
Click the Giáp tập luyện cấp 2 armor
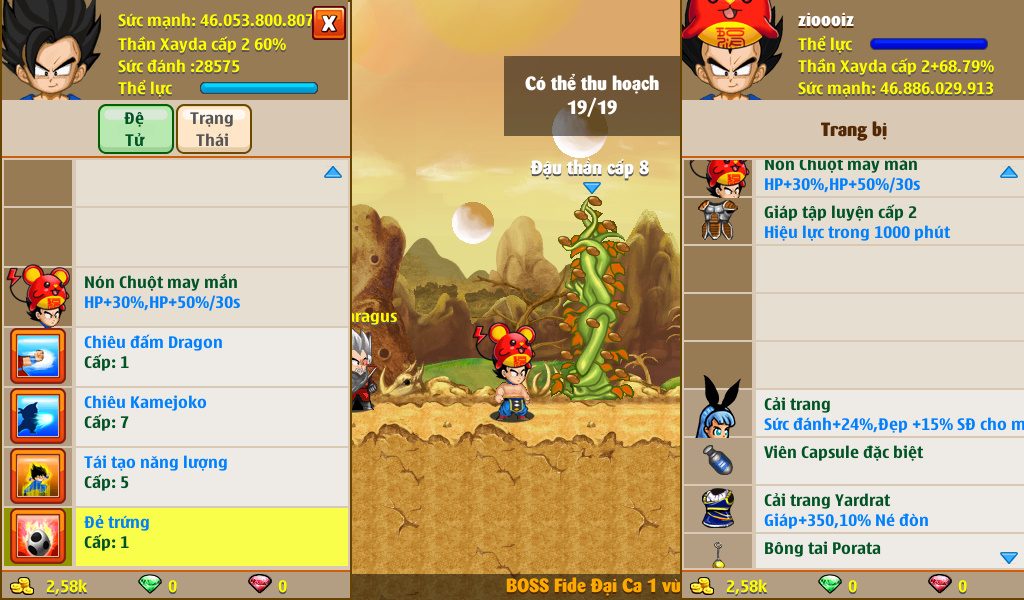click(856, 222)
